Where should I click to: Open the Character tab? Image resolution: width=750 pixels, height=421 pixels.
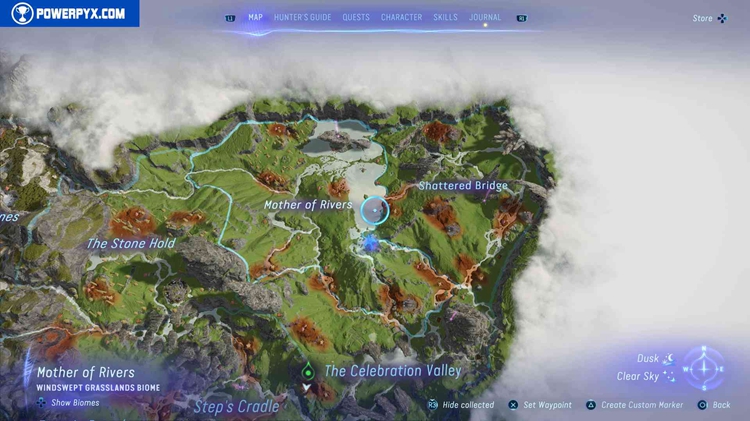click(x=401, y=17)
